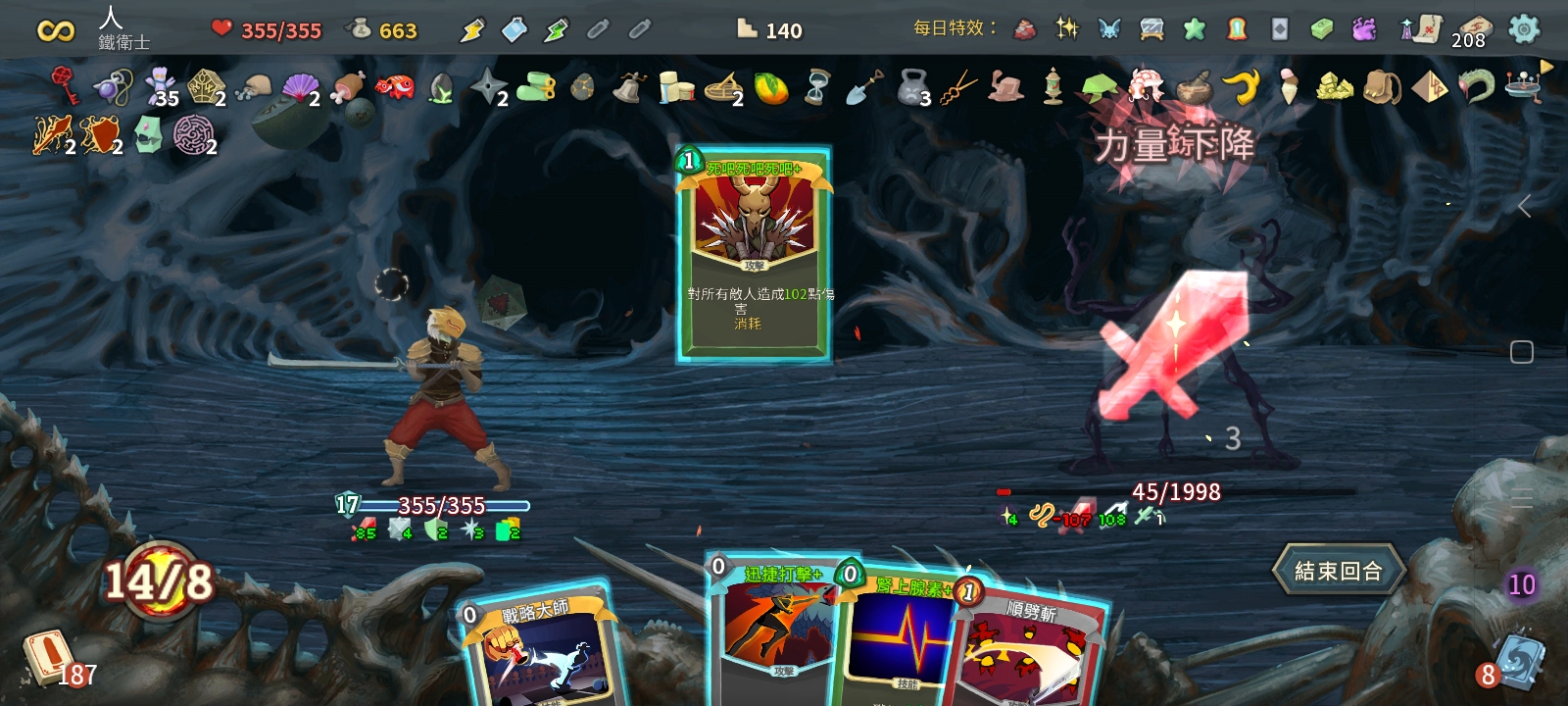The width and height of the screenshot is (1568, 706).
Task: View the full deck of 208 cards
Action: (x=1472, y=31)
